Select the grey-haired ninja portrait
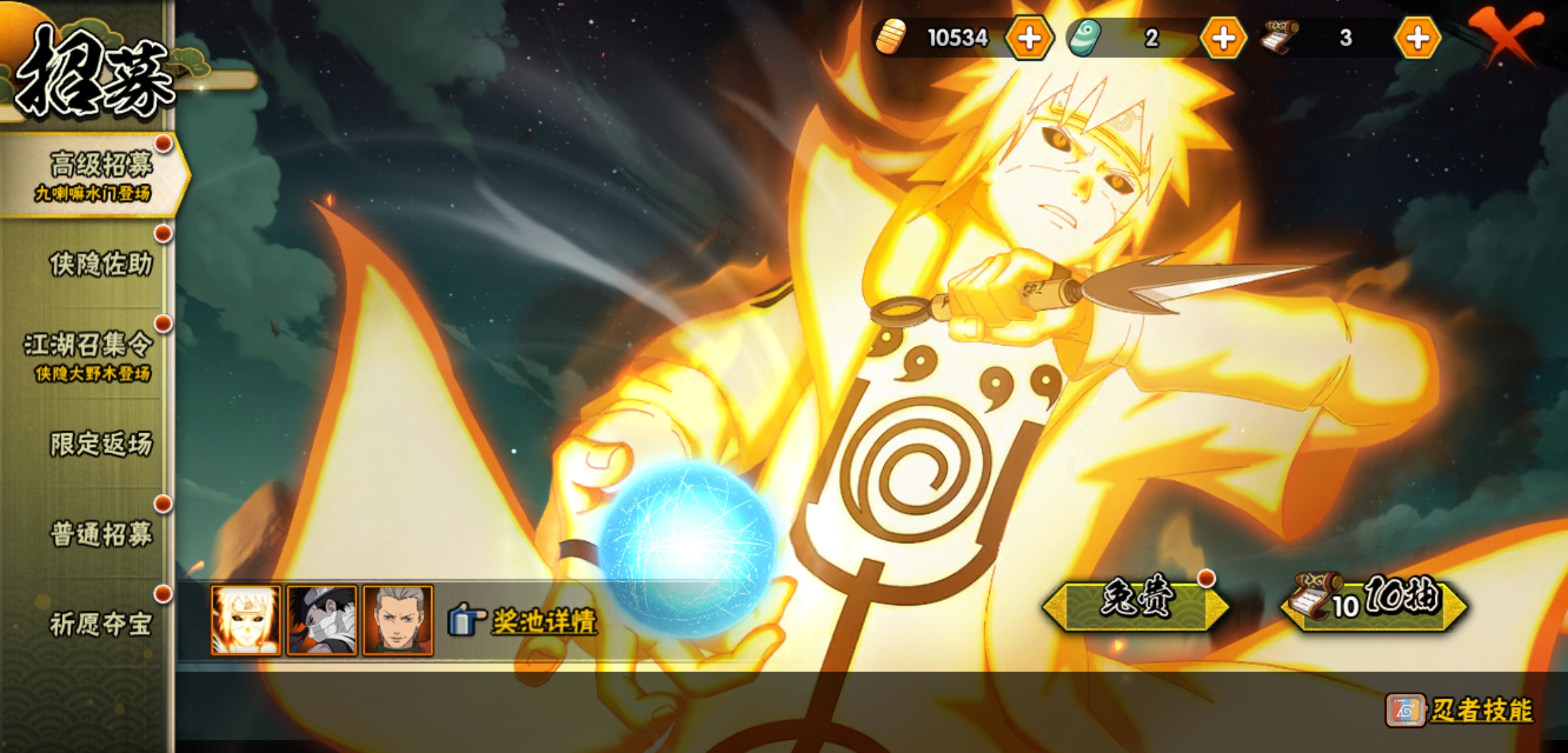This screenshot has width=1568, height=753. click(398, 621)
